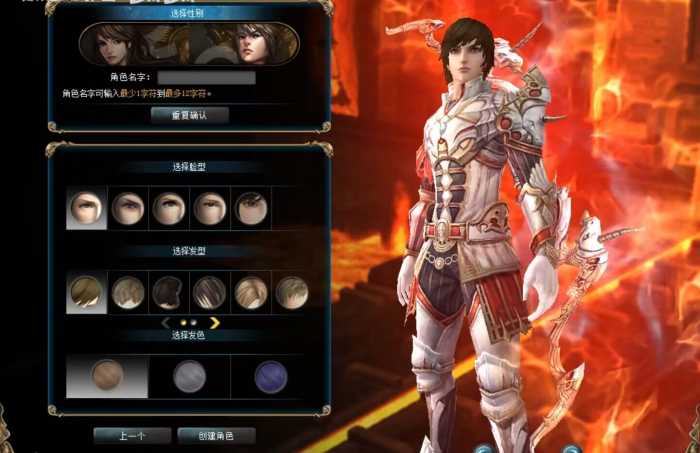This screenshot has width=700, height=453.
Task: Choose the brown hair color swatch
Action: pyautogui.click(x=107, y=376)
